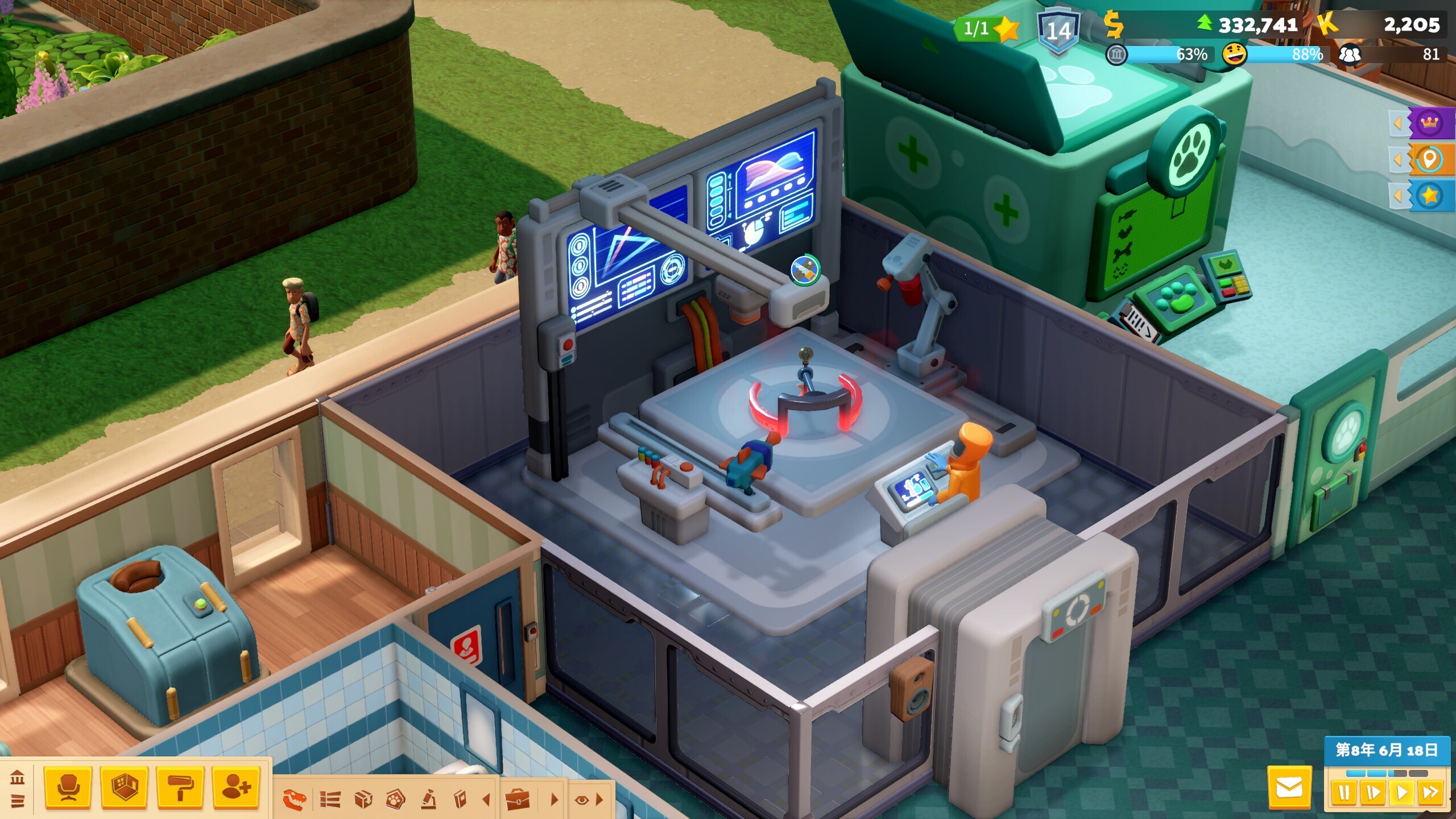Open the cardboard box inventory
This screenshot has width=1456, height=819.
coord(363,800)
